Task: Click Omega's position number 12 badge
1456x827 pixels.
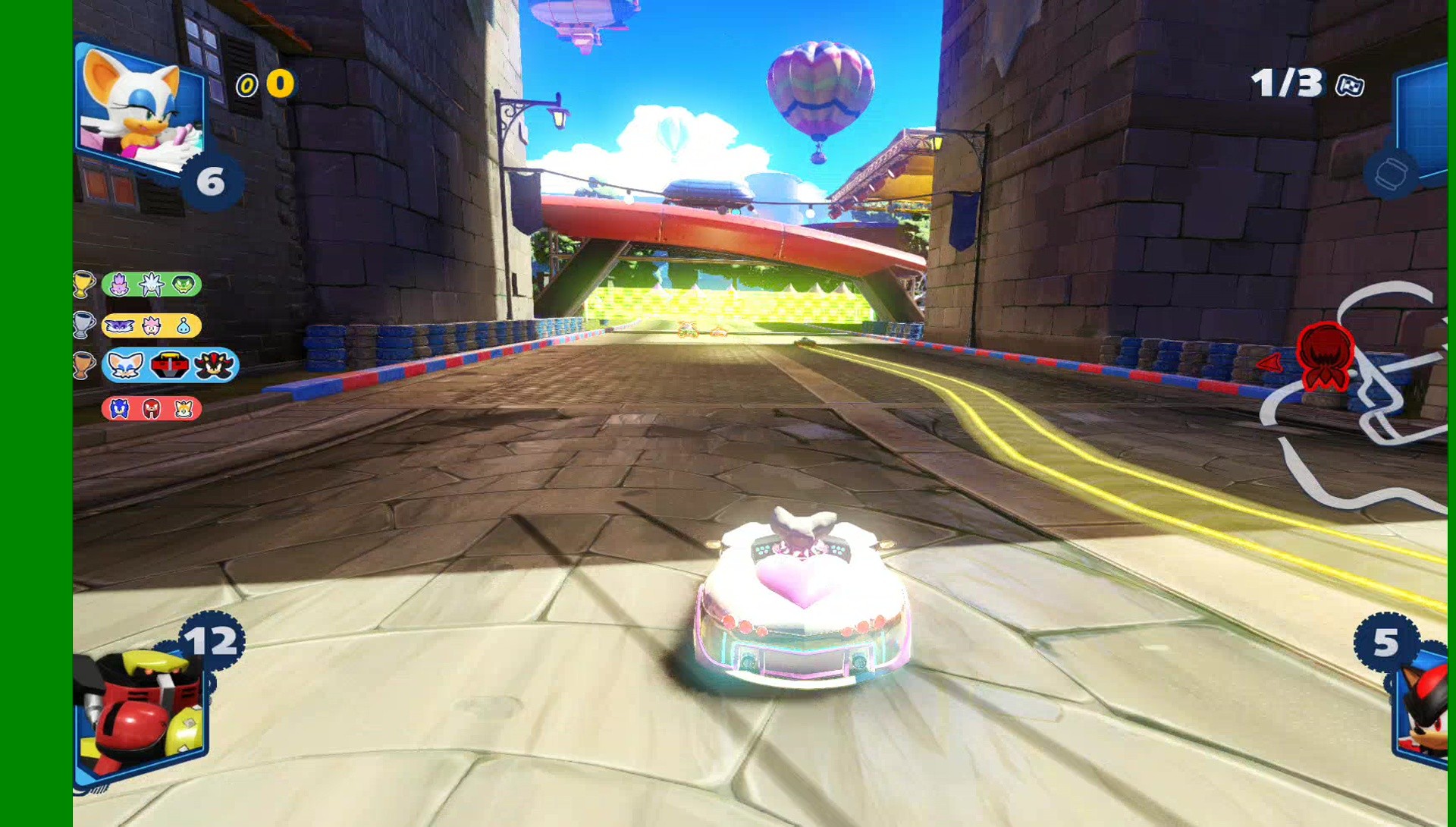Action: [x=214, y=638]
